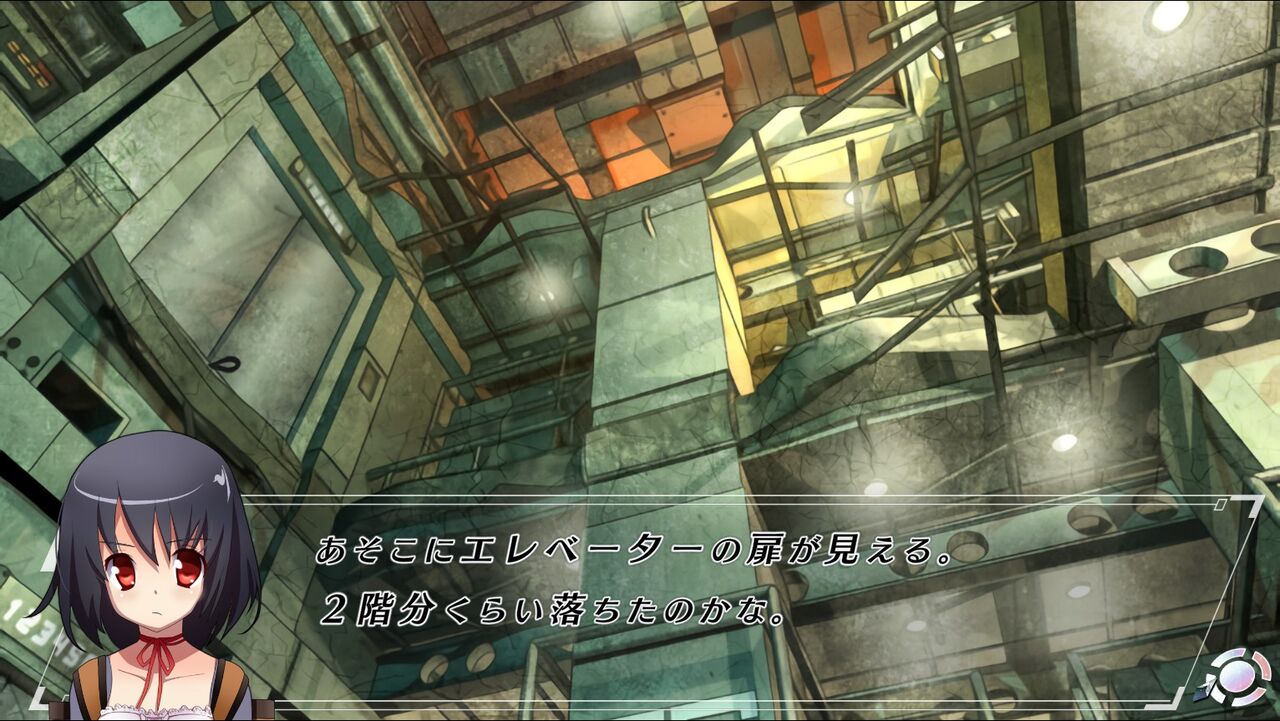Click inside the dialogue text window to continue
Screen dimensions: 1280x721
tap(640, 590)
